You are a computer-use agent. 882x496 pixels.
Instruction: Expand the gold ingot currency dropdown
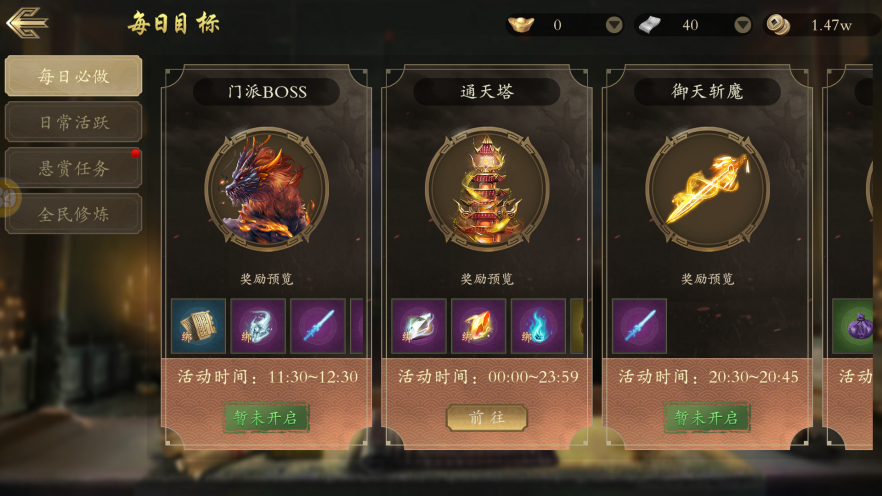click(x=614, y=25)
